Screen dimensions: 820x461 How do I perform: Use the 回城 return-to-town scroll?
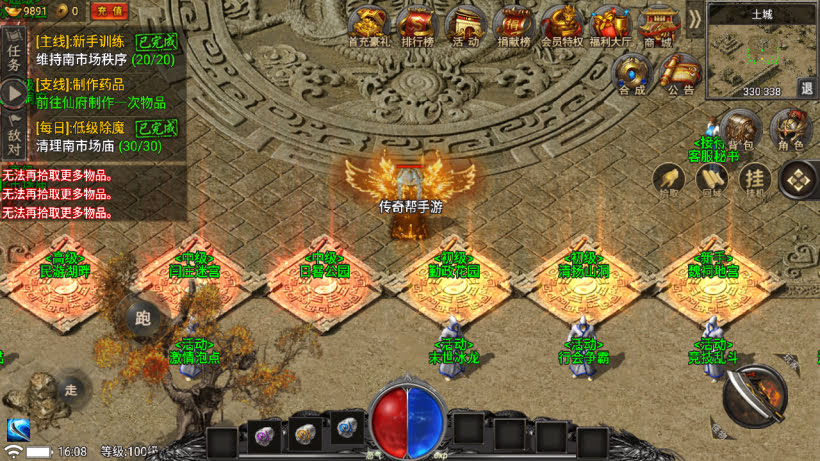pos(712,181)
